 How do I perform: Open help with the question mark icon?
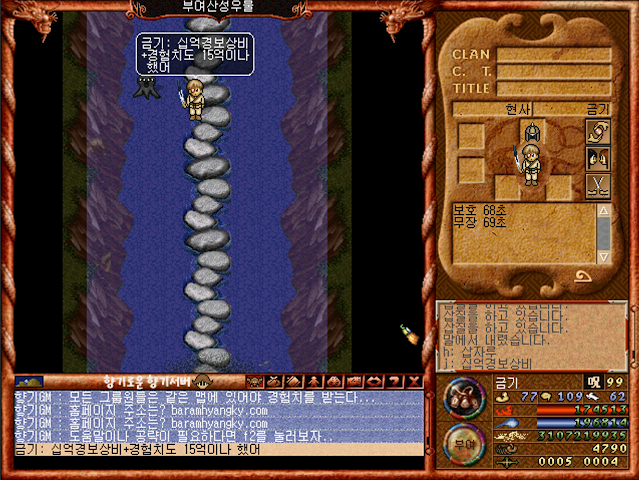tap(394, 382)
